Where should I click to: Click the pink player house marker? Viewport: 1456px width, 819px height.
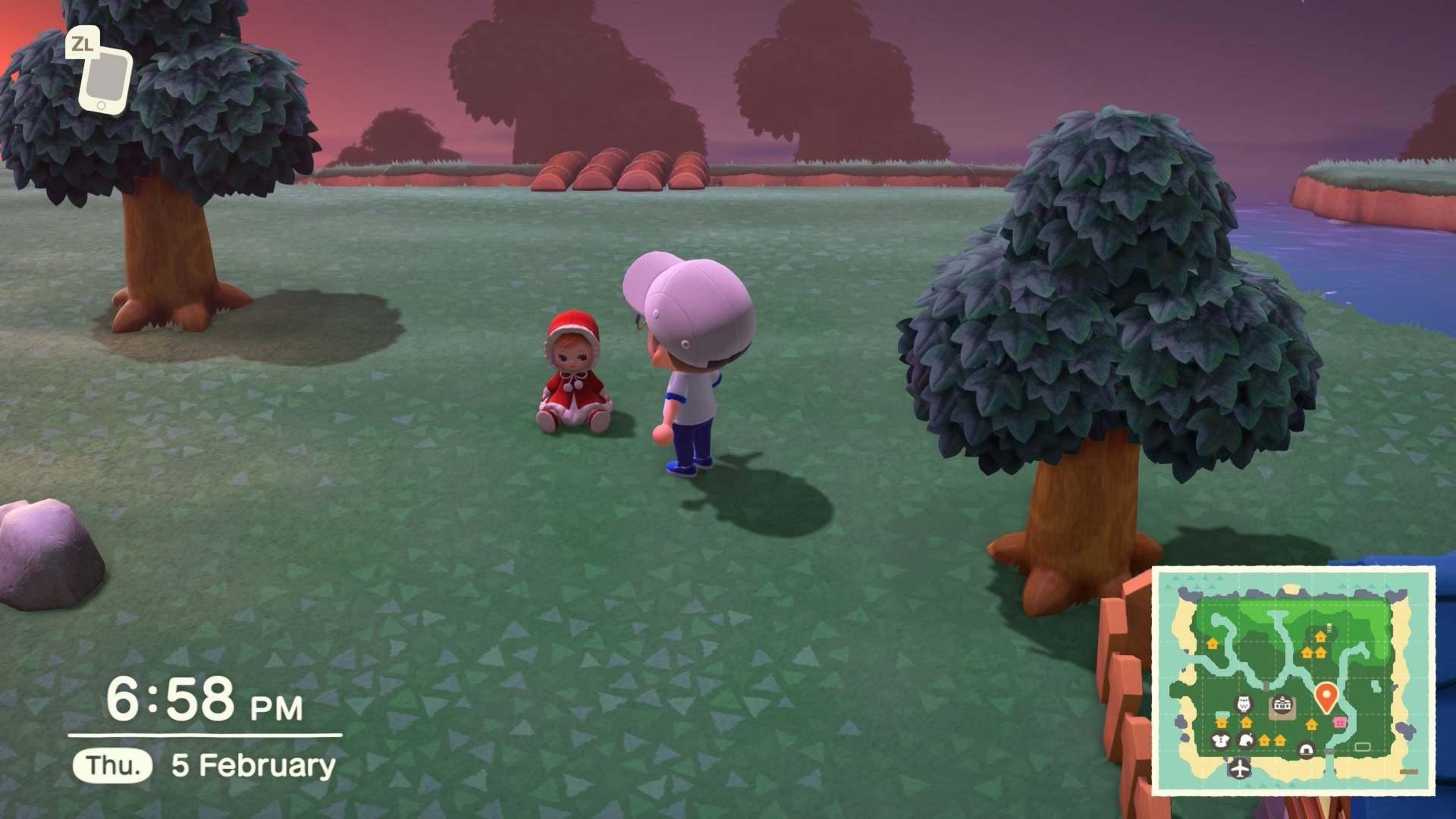(1340, 722)
